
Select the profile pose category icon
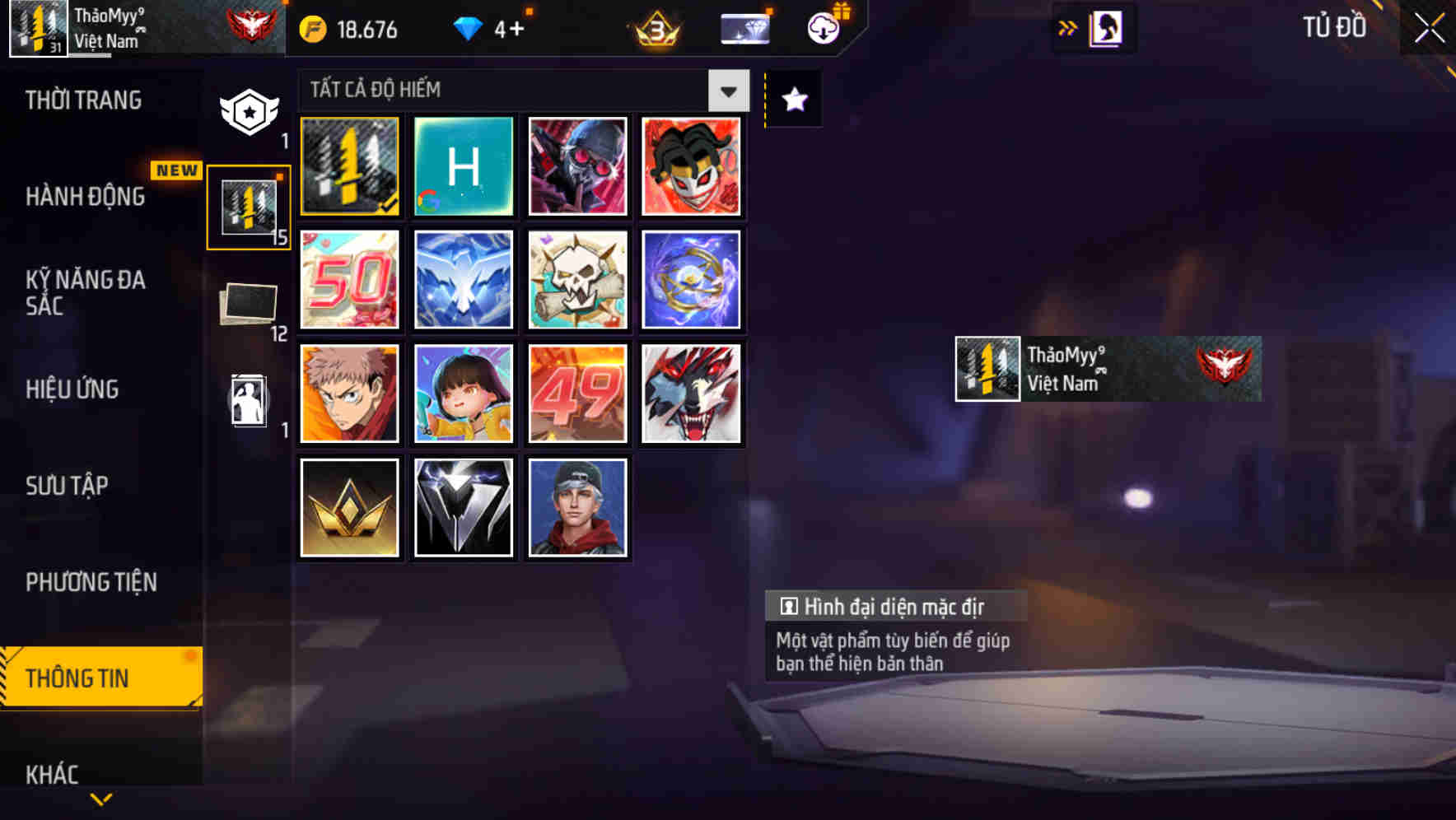[x=249, y=401]
